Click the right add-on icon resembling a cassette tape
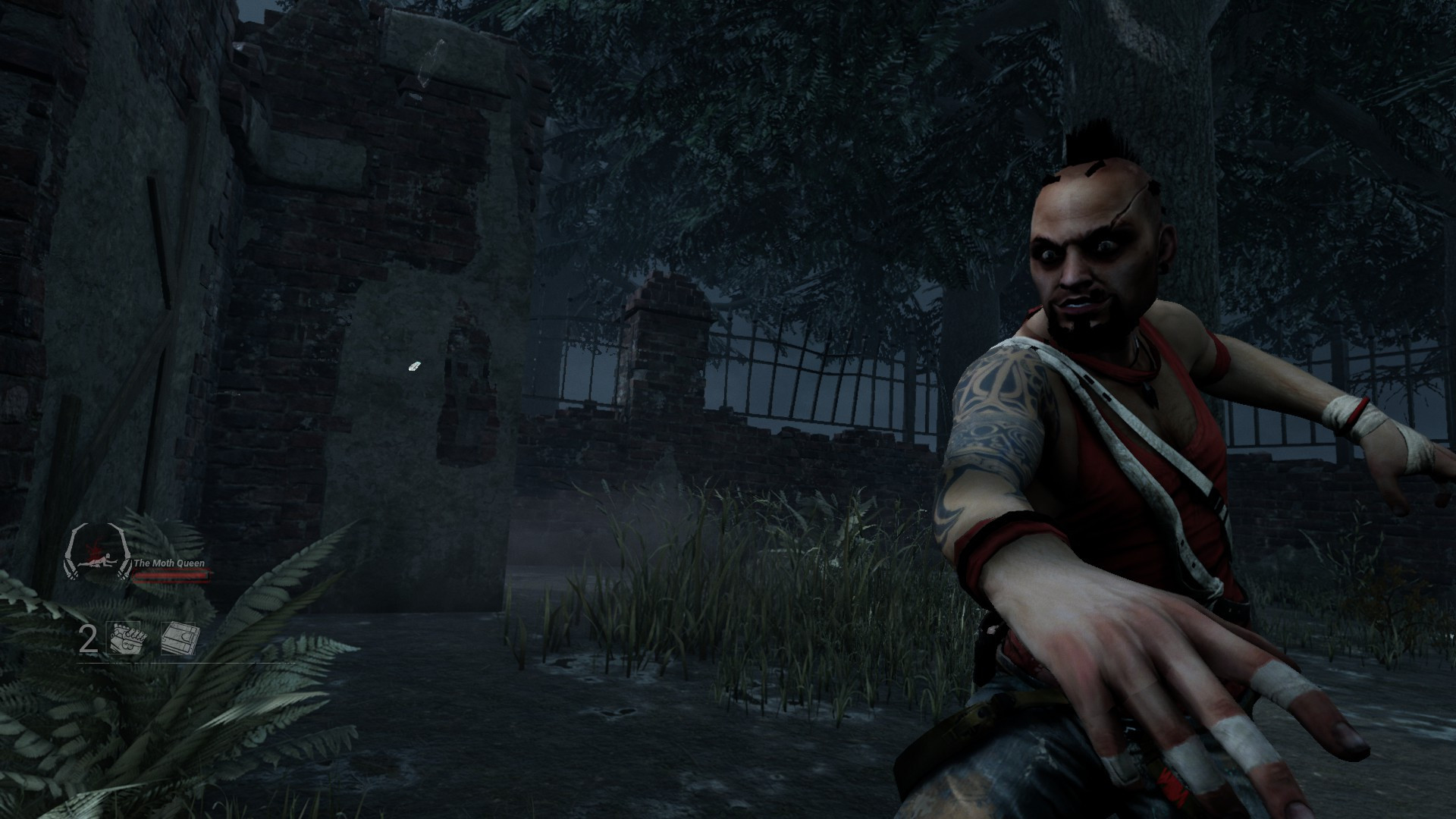The height and width of the screenshot is (819, 1456). (179, 639)
